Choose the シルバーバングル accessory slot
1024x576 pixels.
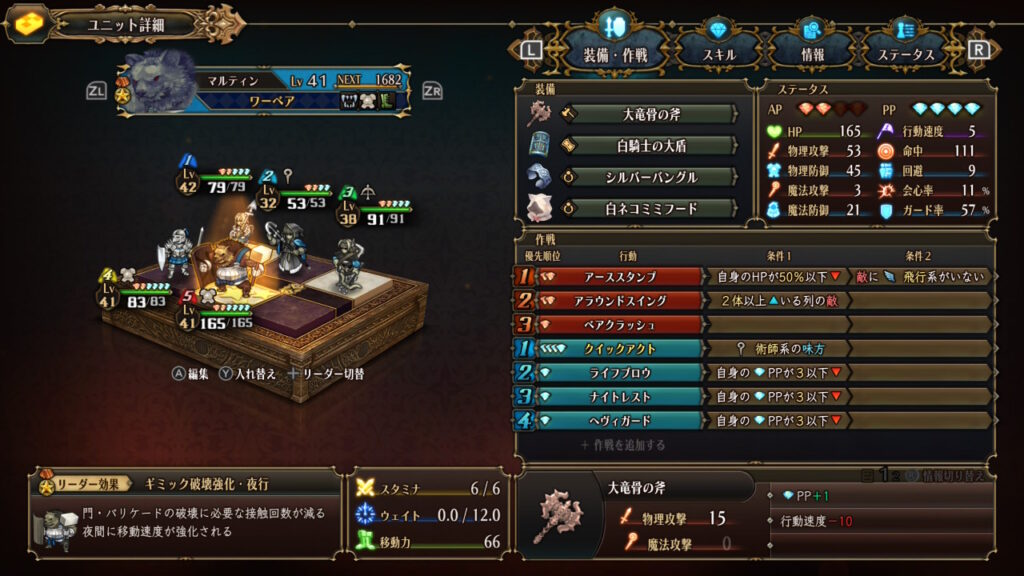(650, 177)
